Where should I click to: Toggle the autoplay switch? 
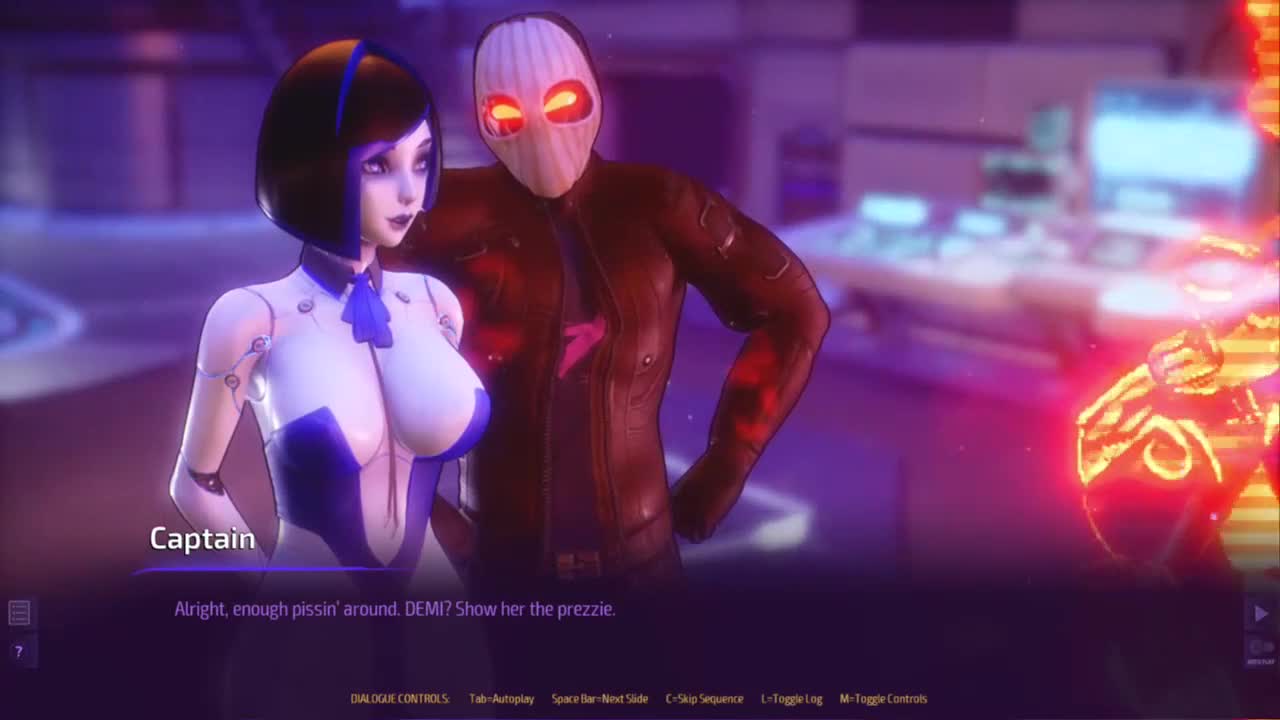point(1260,649)
